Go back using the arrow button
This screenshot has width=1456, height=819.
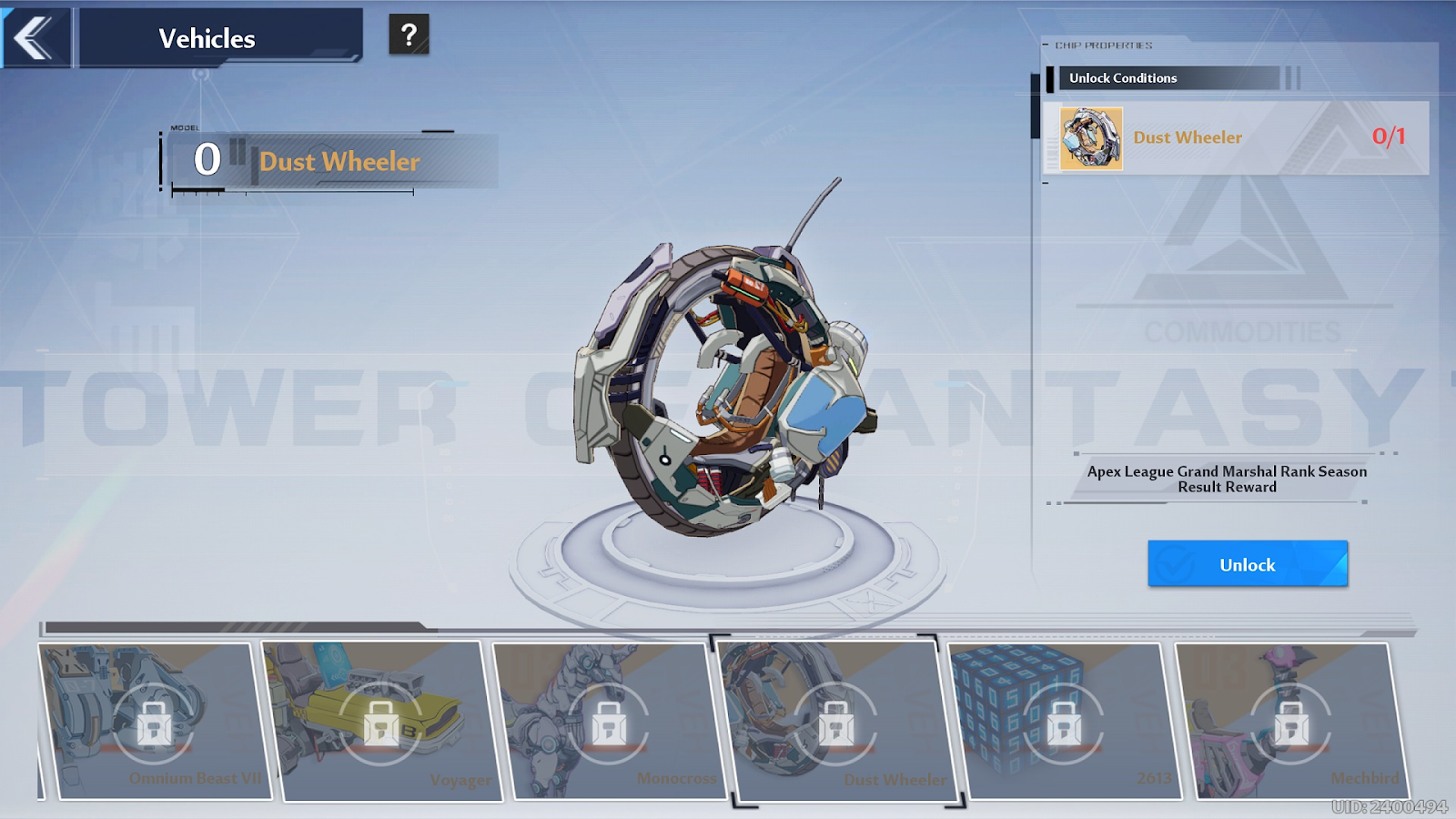pyautogui.click(x=35, y=38)
